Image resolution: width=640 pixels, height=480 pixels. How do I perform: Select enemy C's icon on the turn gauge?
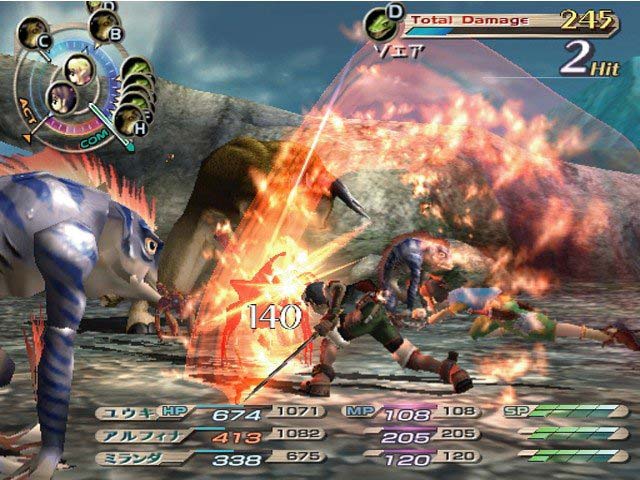32,33
